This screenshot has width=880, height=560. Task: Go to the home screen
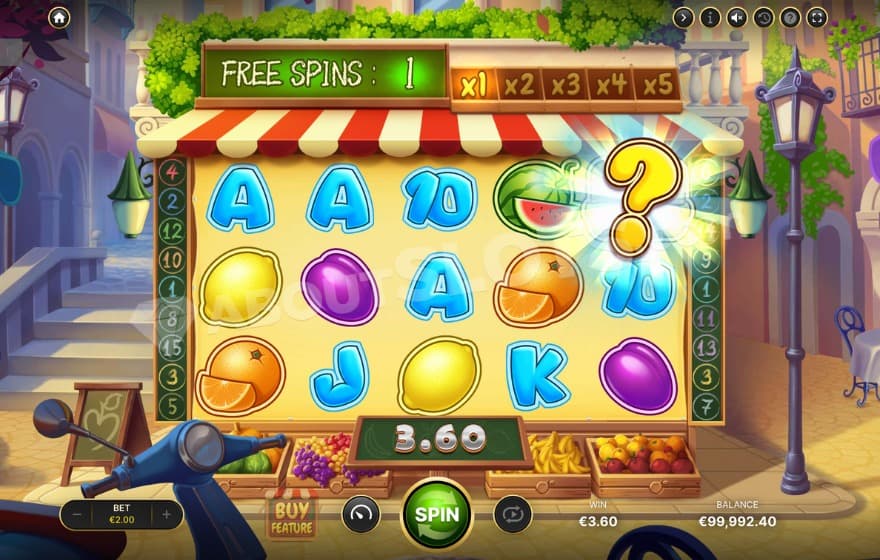pos(59,17)
